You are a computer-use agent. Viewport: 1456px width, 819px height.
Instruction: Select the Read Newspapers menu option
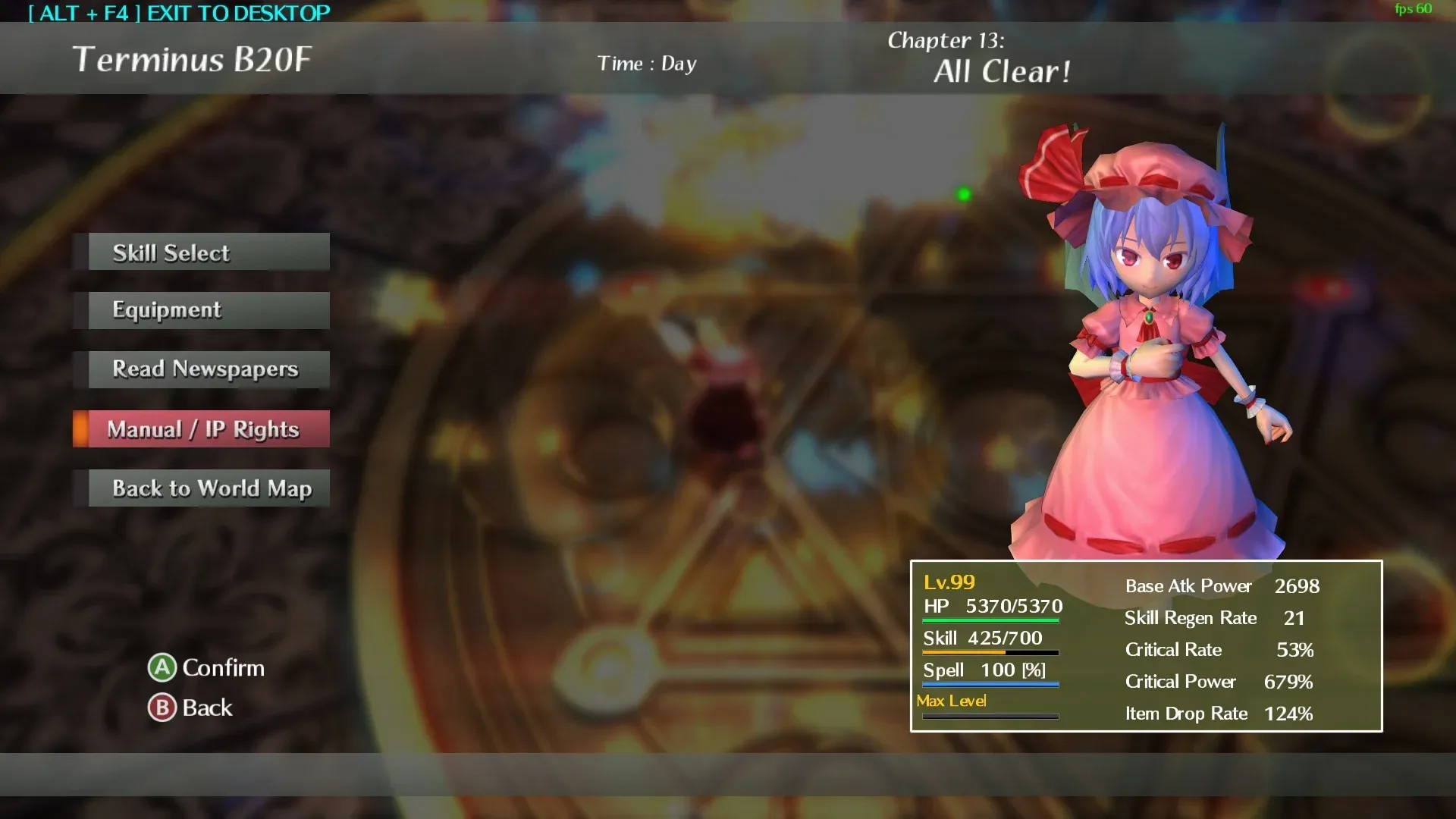pos(200,369)
